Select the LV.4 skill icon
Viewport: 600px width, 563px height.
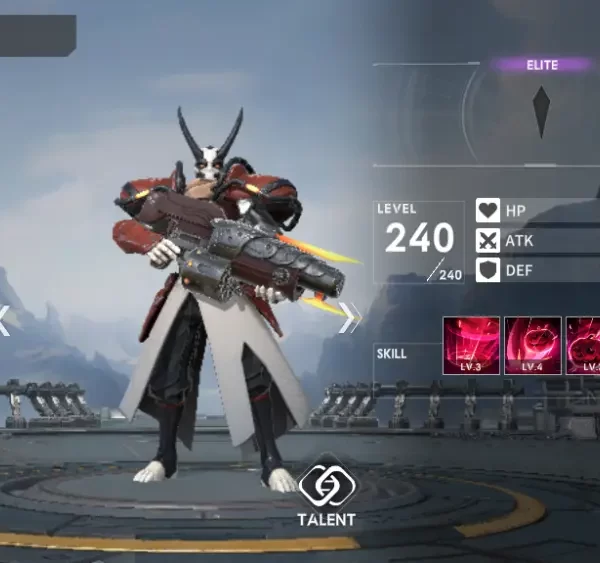pos(531,346)
